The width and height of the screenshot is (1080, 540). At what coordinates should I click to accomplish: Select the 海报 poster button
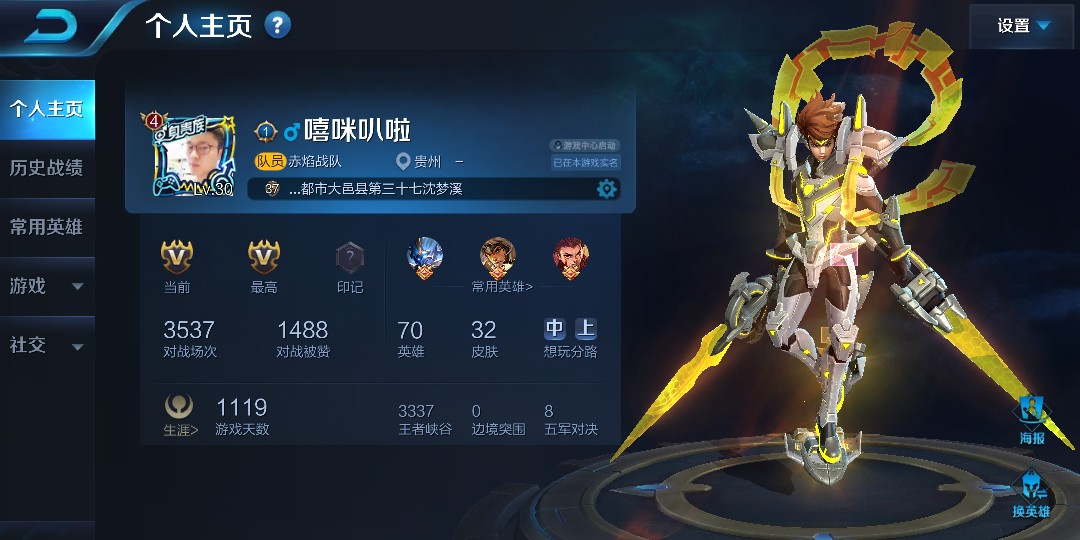(x=1032, y=418)
